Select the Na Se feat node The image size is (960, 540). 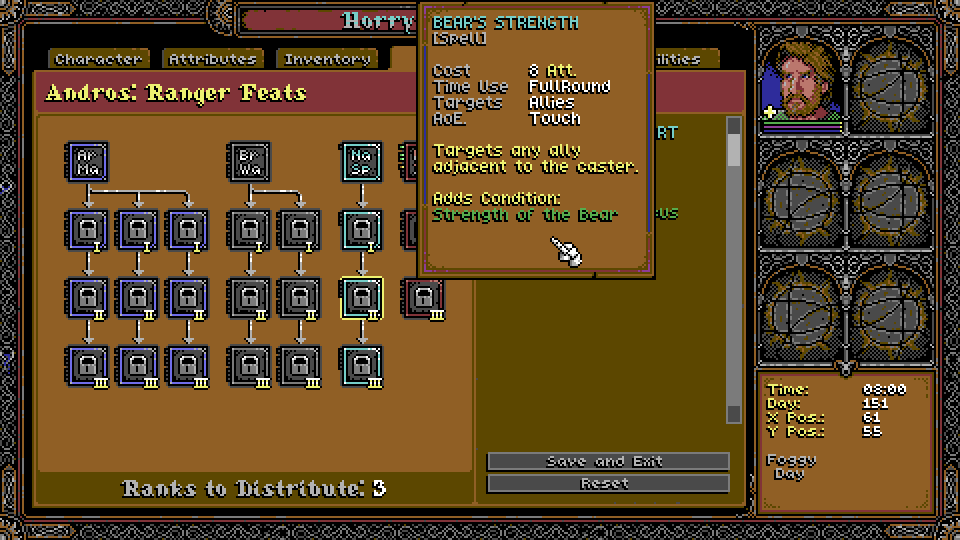(361, 161)
